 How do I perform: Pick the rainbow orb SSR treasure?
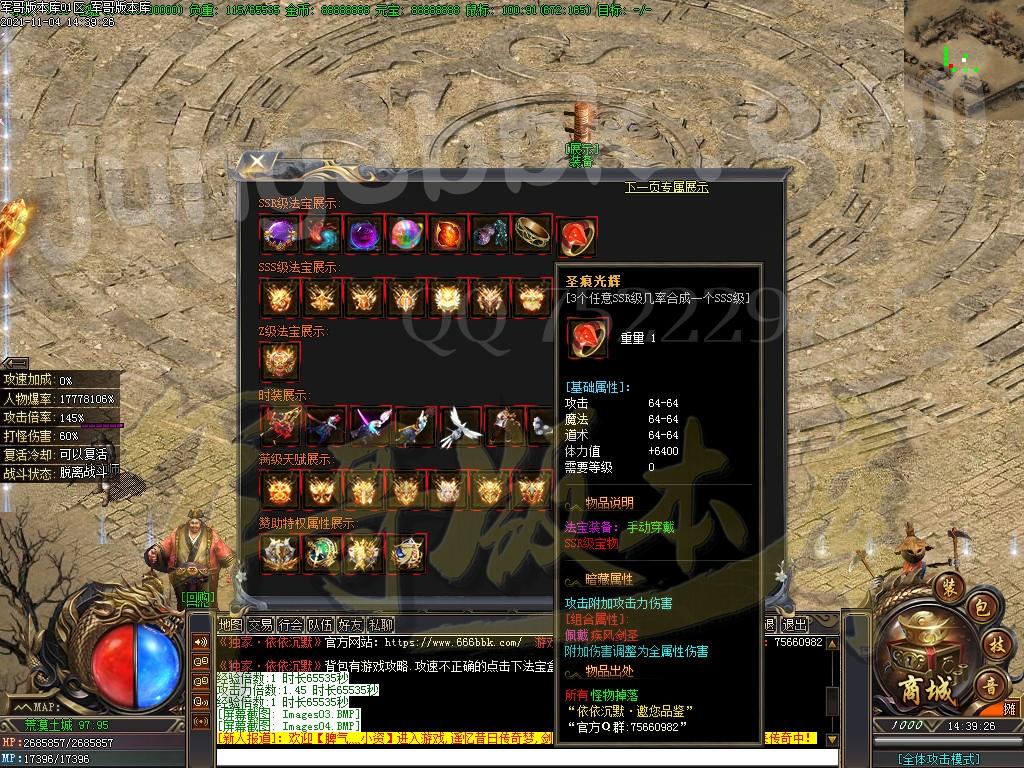[x=406, y=236]
